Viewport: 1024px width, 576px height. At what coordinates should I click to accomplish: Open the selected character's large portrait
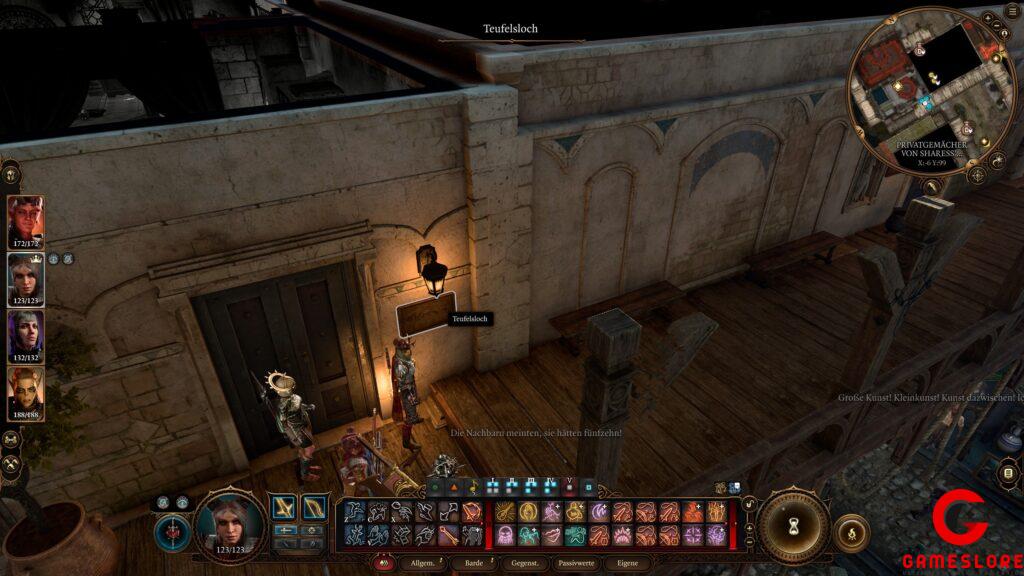229,523
